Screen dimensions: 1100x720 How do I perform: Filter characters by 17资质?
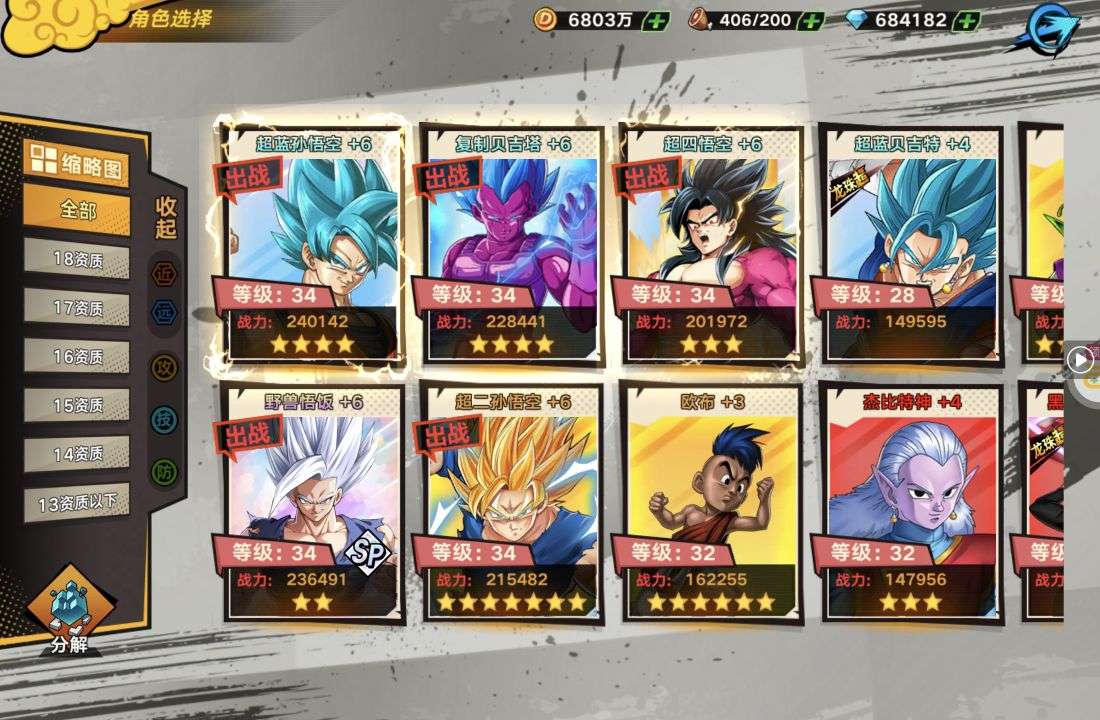[77, 308]
